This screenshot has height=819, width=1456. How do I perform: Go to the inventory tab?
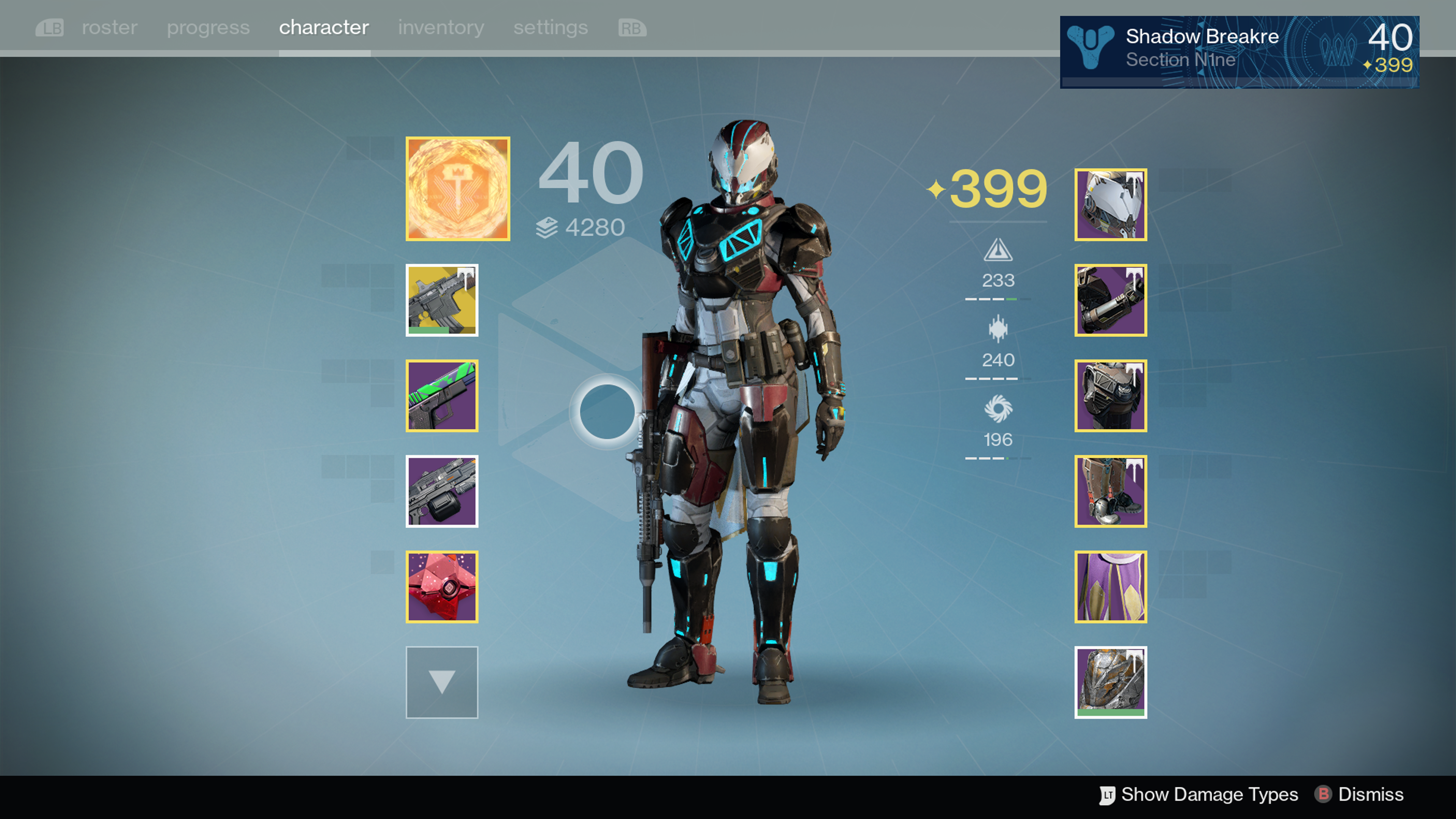tap(441, 28)
